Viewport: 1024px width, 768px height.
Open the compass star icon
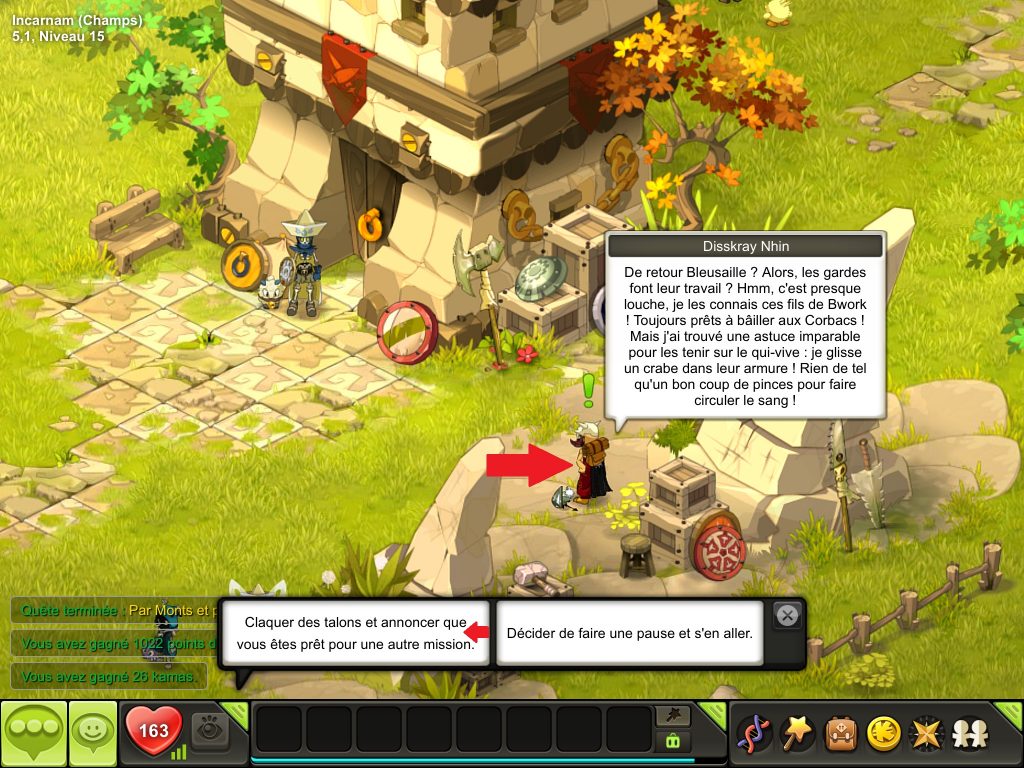click(925, 734)
